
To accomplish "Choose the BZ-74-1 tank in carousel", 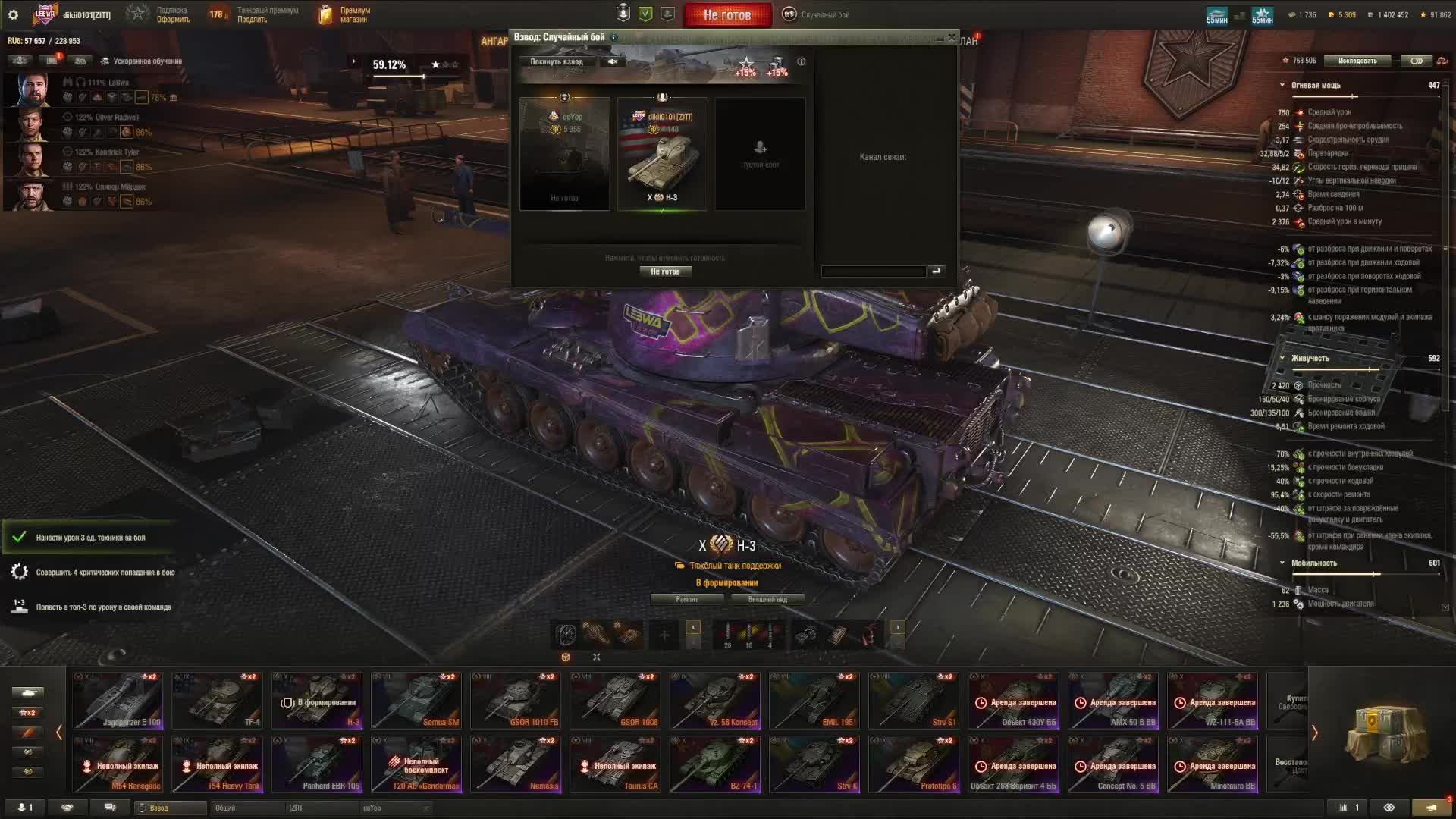I will click(x=714, y=764).
